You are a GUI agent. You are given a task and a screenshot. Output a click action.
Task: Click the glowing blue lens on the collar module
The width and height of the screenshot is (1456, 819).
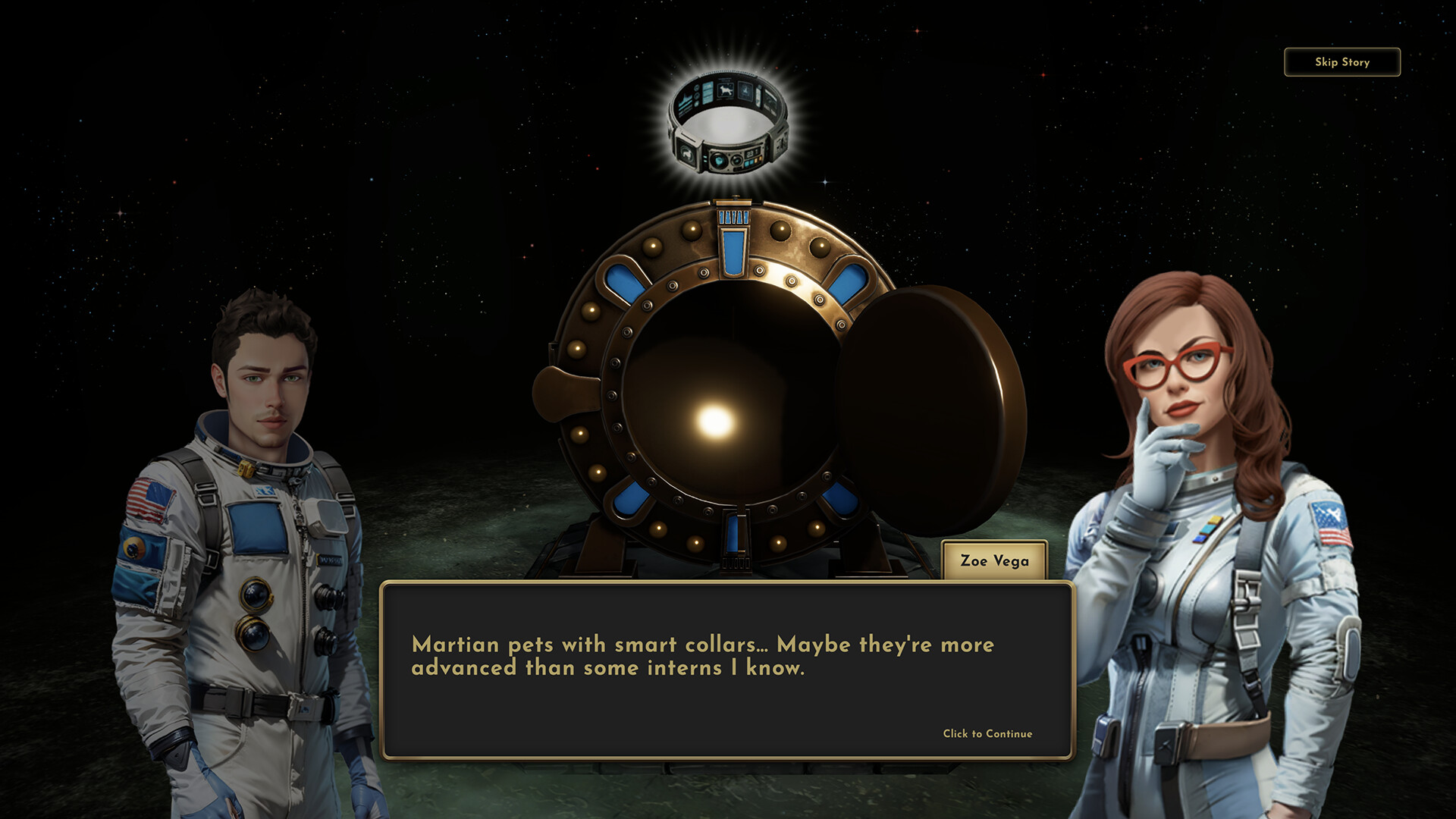[x=719, y=162]
